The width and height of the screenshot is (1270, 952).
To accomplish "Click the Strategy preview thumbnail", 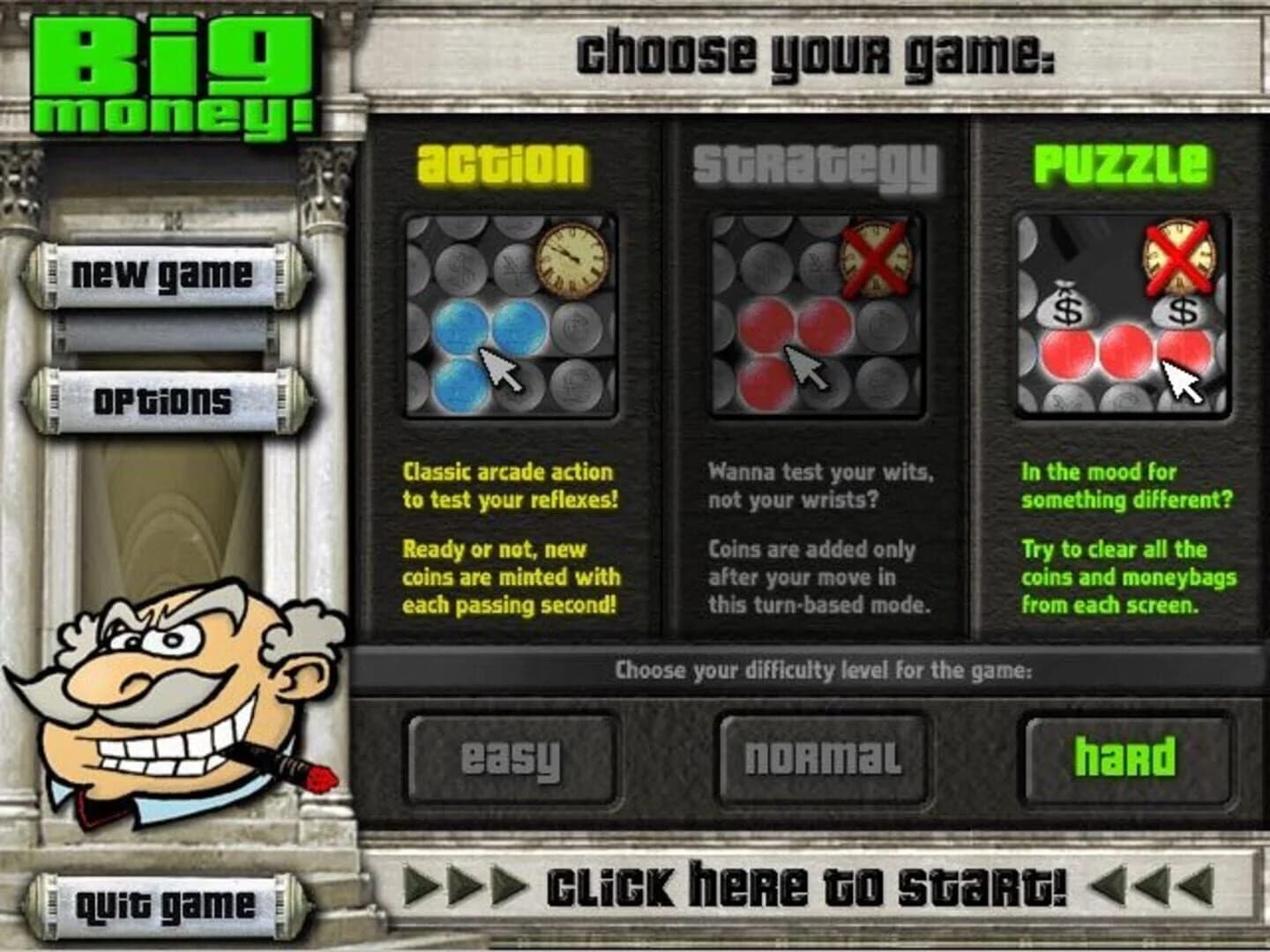I will [816, 317].
